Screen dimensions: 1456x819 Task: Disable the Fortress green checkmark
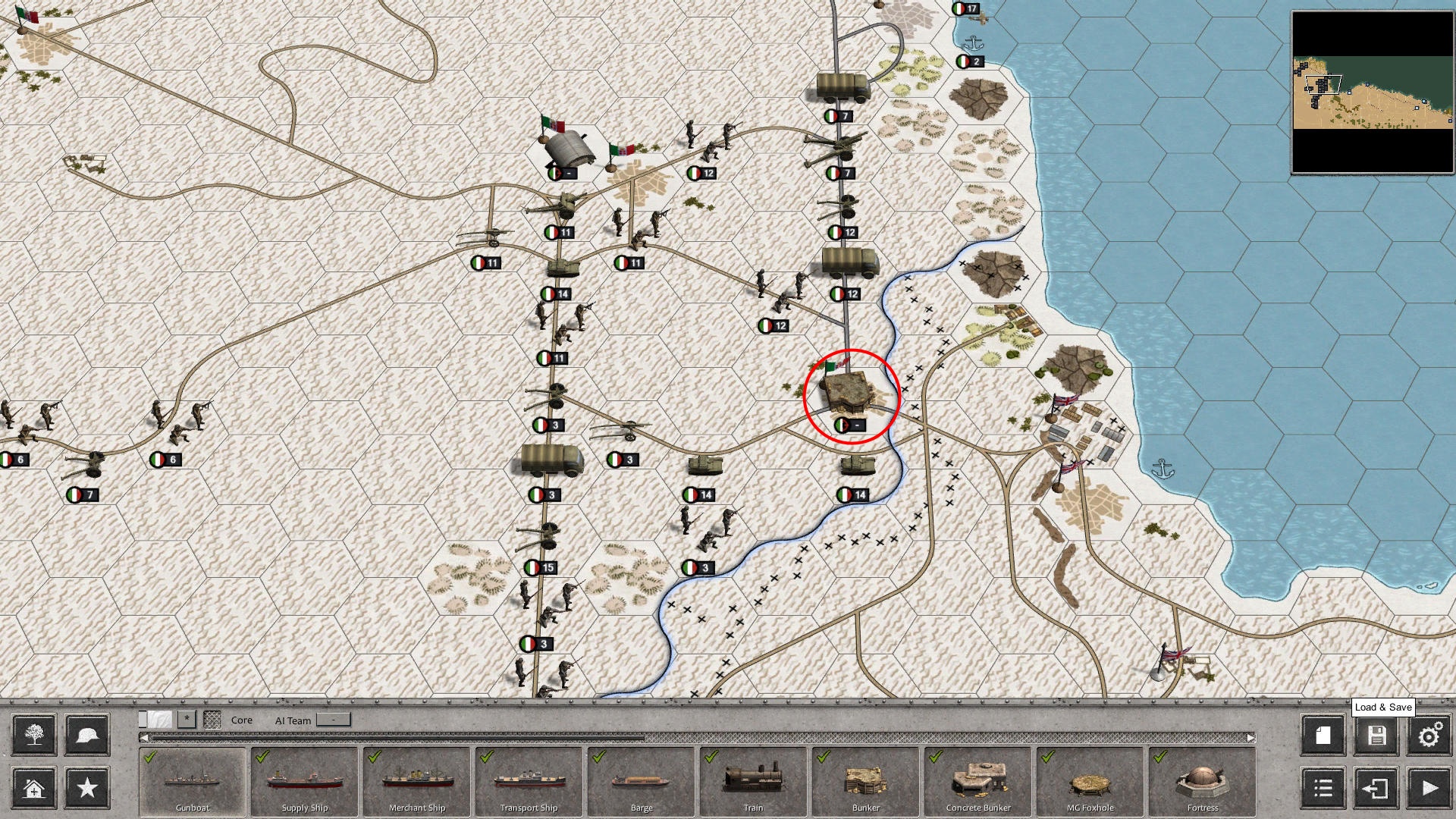pyautogui.click(x=1158, y=757)
